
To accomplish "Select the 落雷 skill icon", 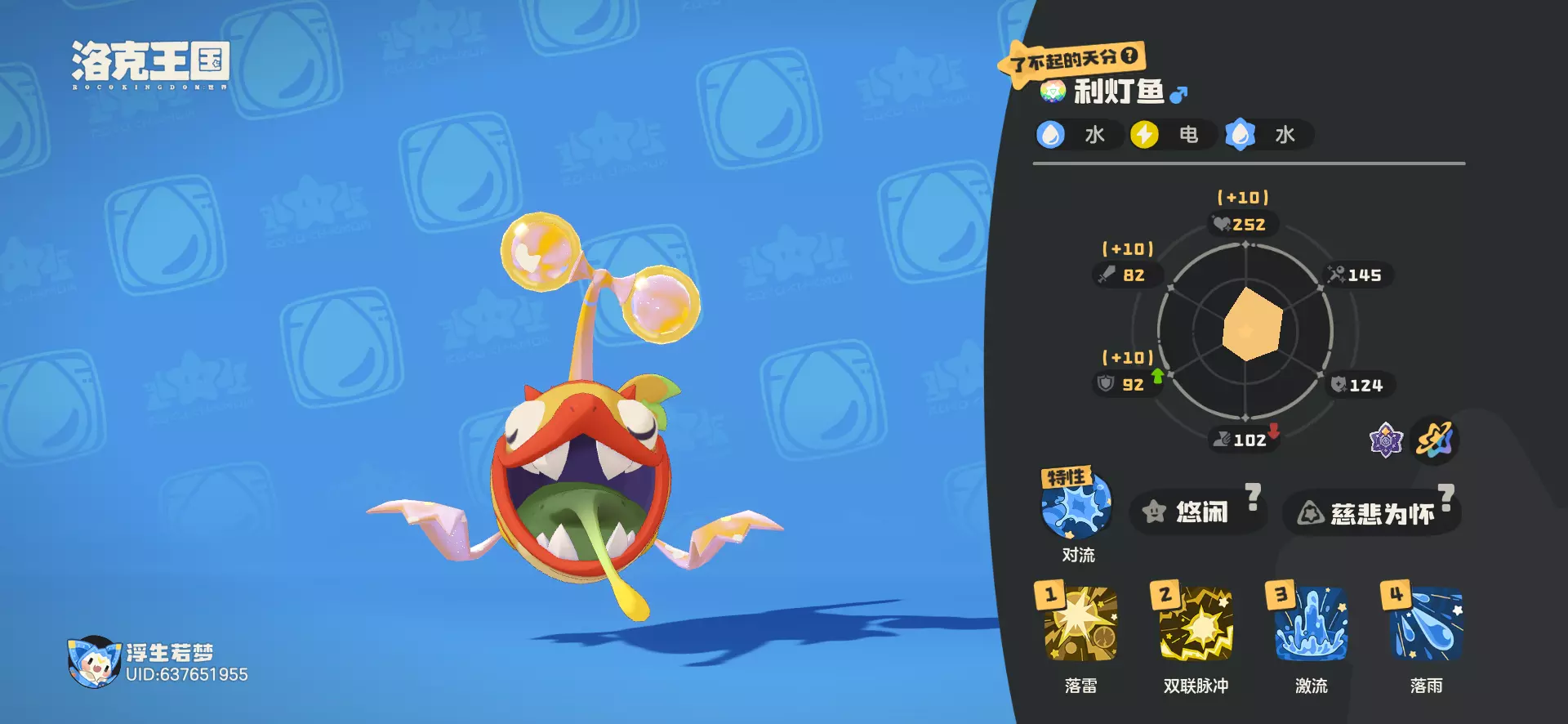I will (x=1080, y=624).
